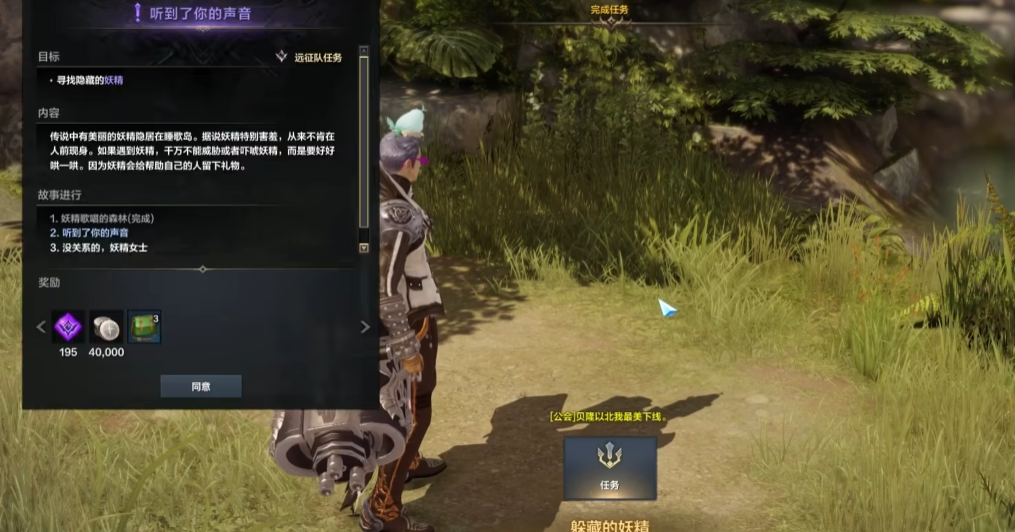Click the 同意 accept button

[x=200, y=386]
